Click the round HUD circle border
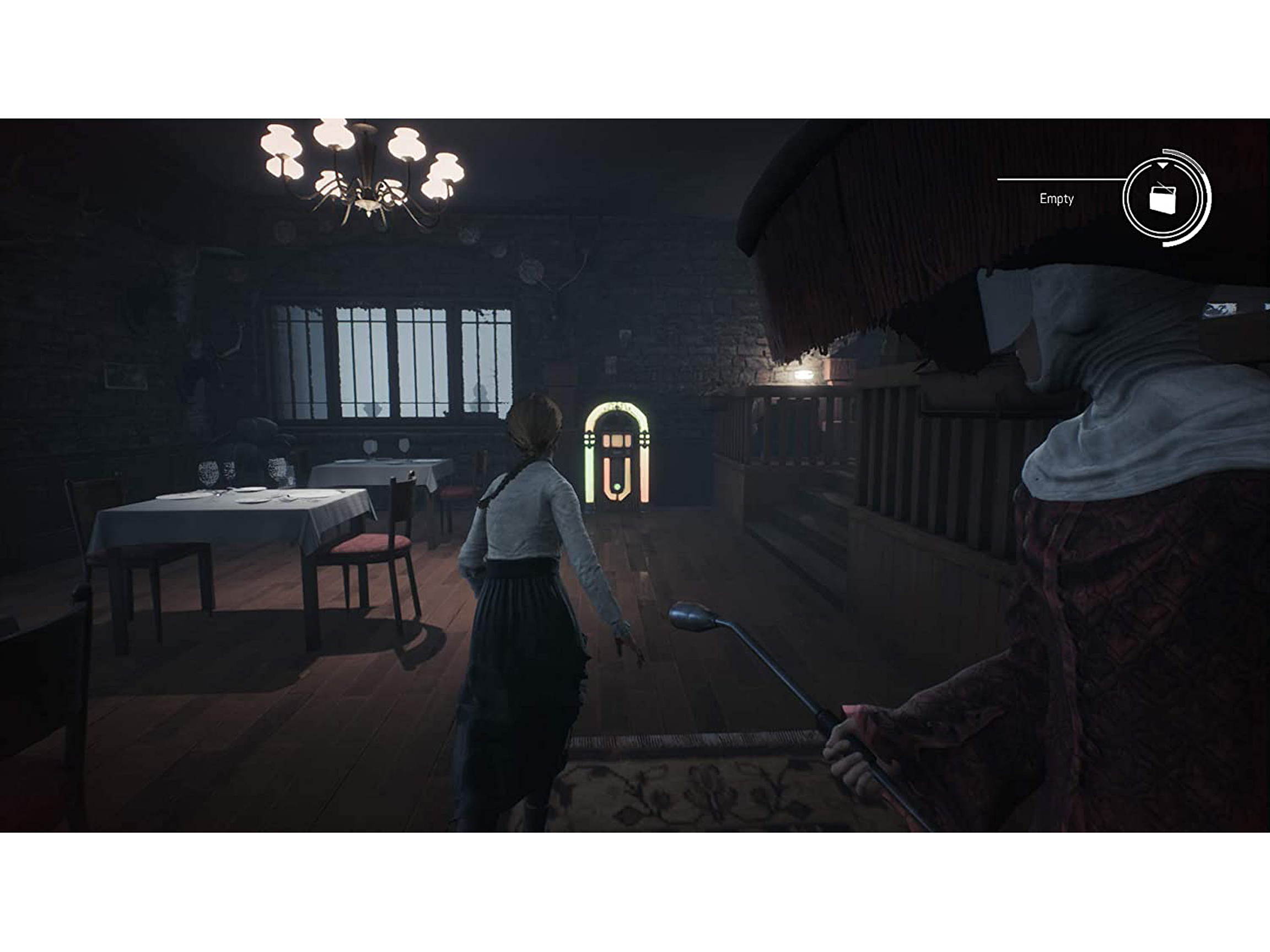This screenshot has height=952, width=1270. [x=1128, y=199]
